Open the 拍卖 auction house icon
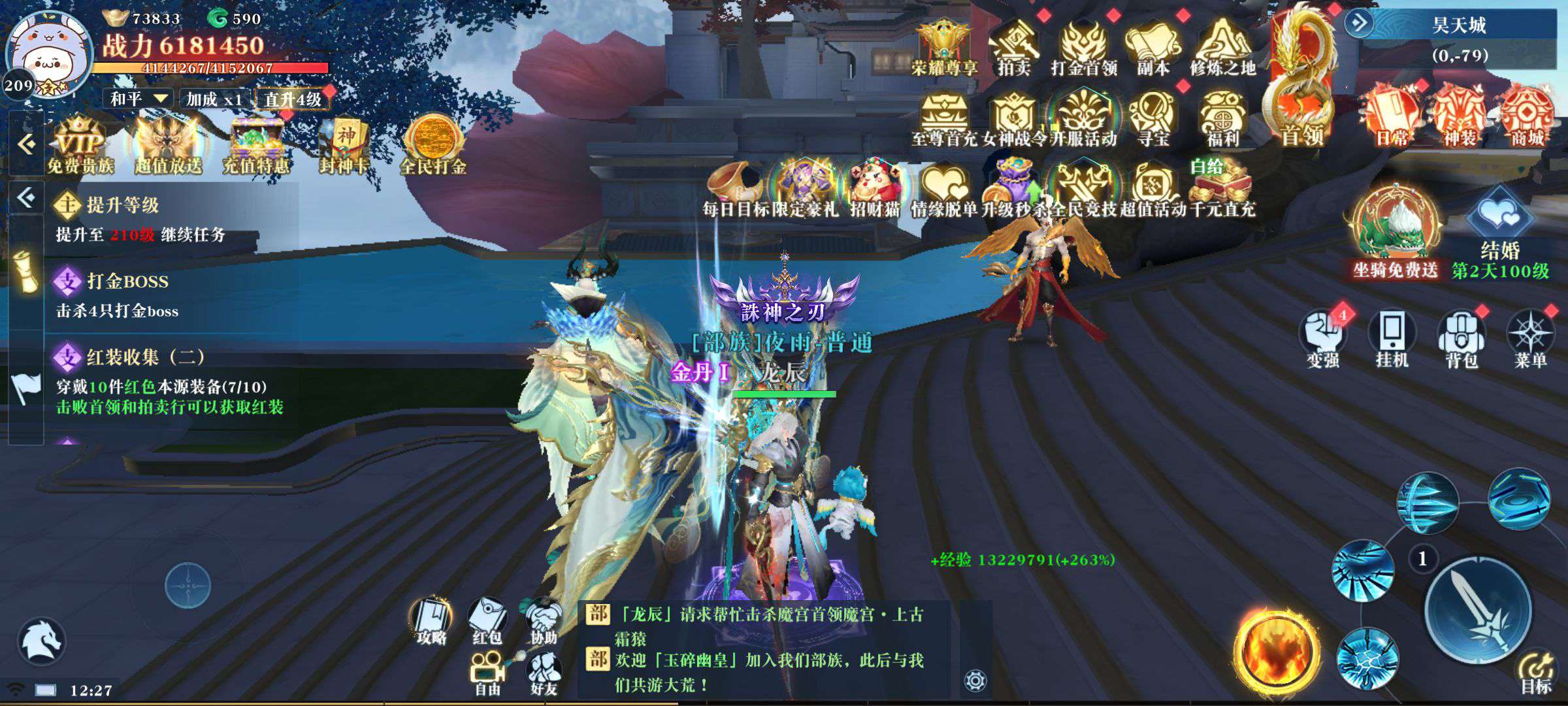 (1013, 47)
